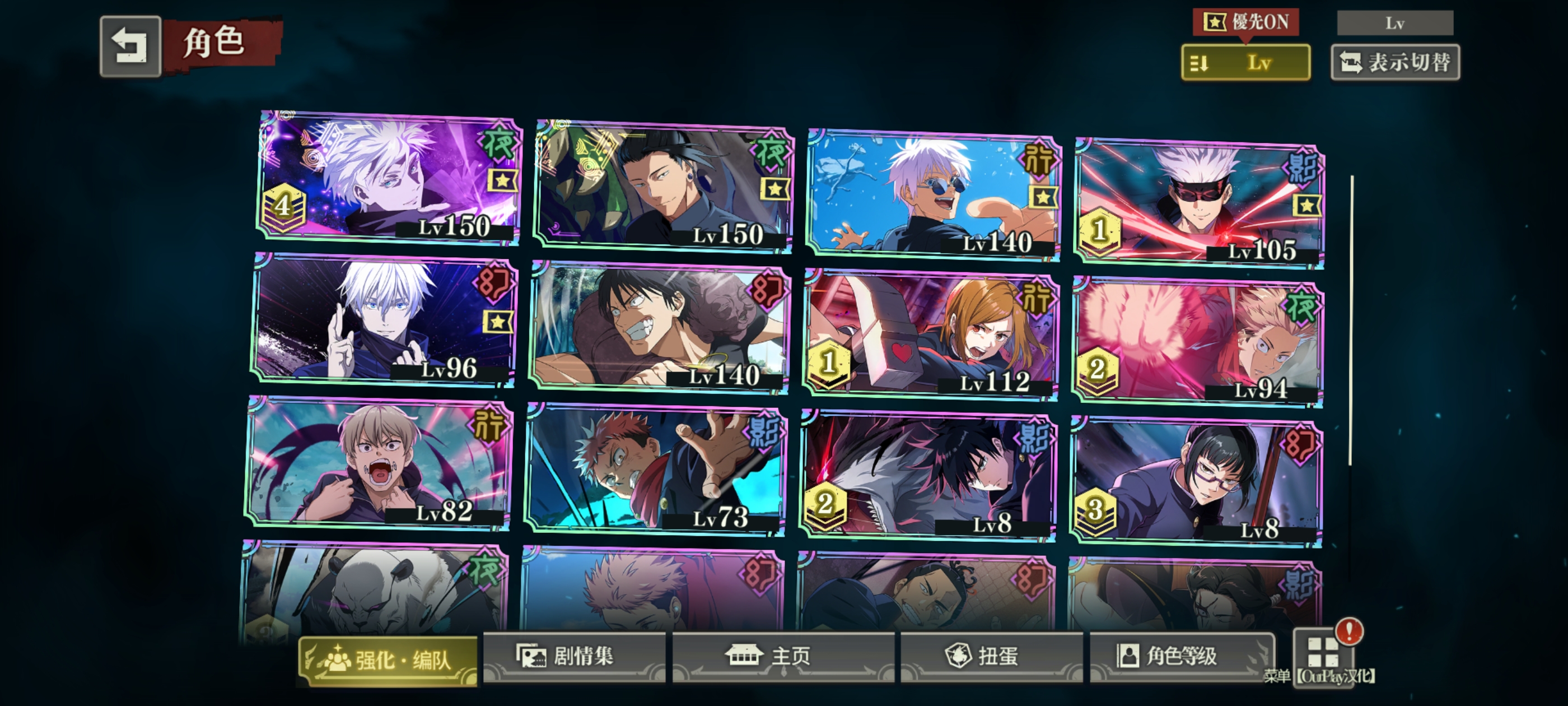Choose the Lv73 Itadori character card
The image size is (1568, 706).
coord(656,469)
